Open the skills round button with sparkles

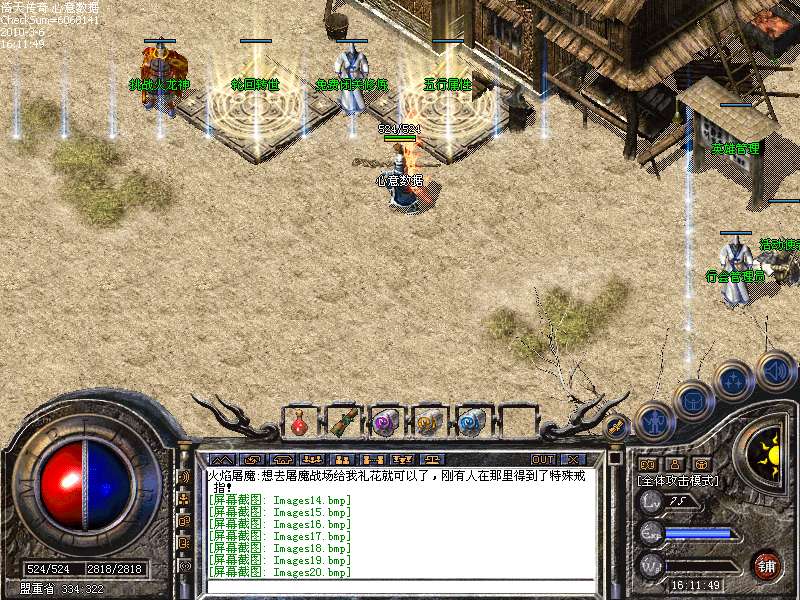734,380
